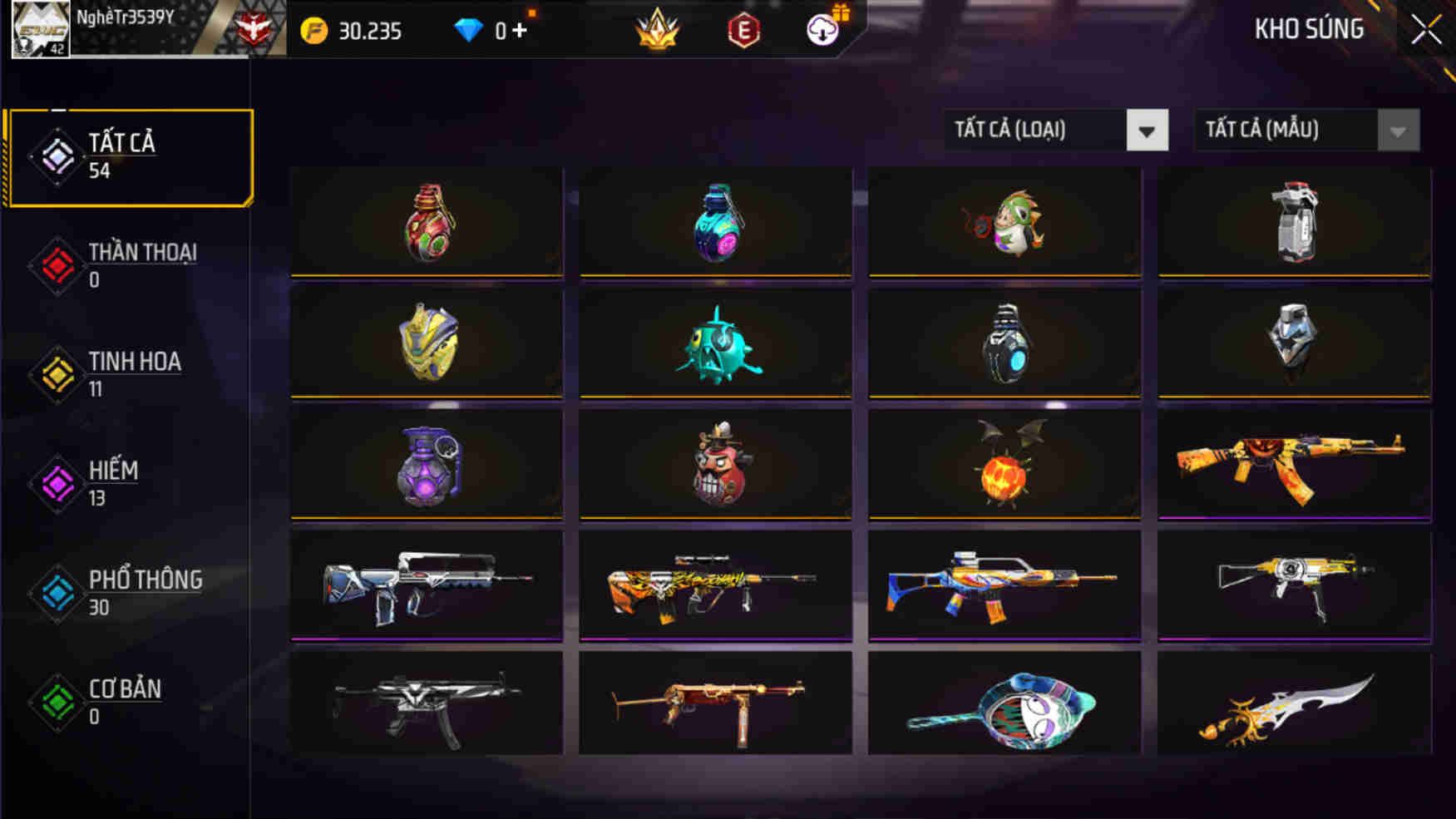The width and height of the screenshot is (1456, 819).
Task: Choose the bat-winged fireball grenade skin
Action: (x=1004, y=465)
